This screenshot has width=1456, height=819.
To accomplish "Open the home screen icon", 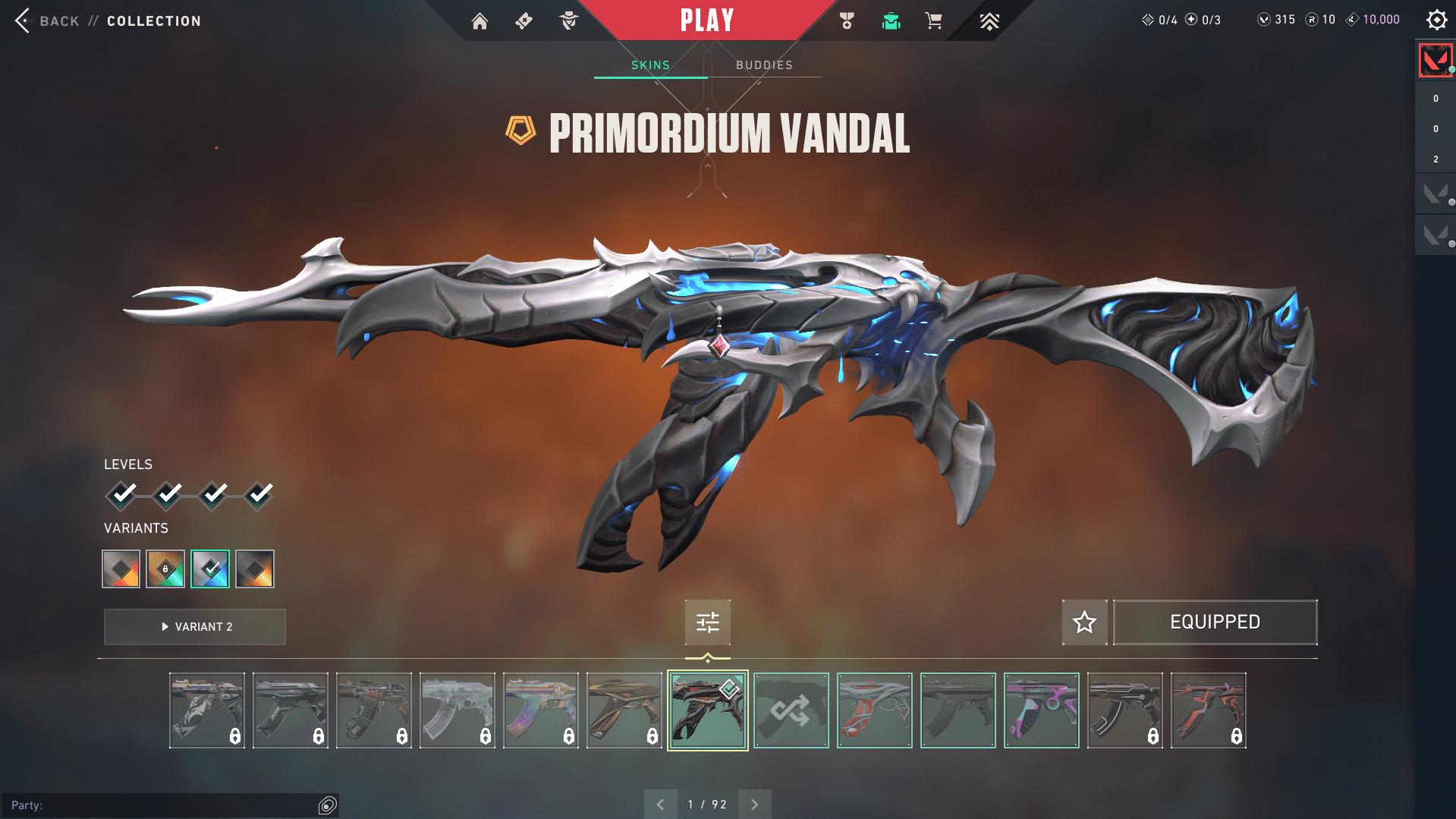I will click(480, 21).
